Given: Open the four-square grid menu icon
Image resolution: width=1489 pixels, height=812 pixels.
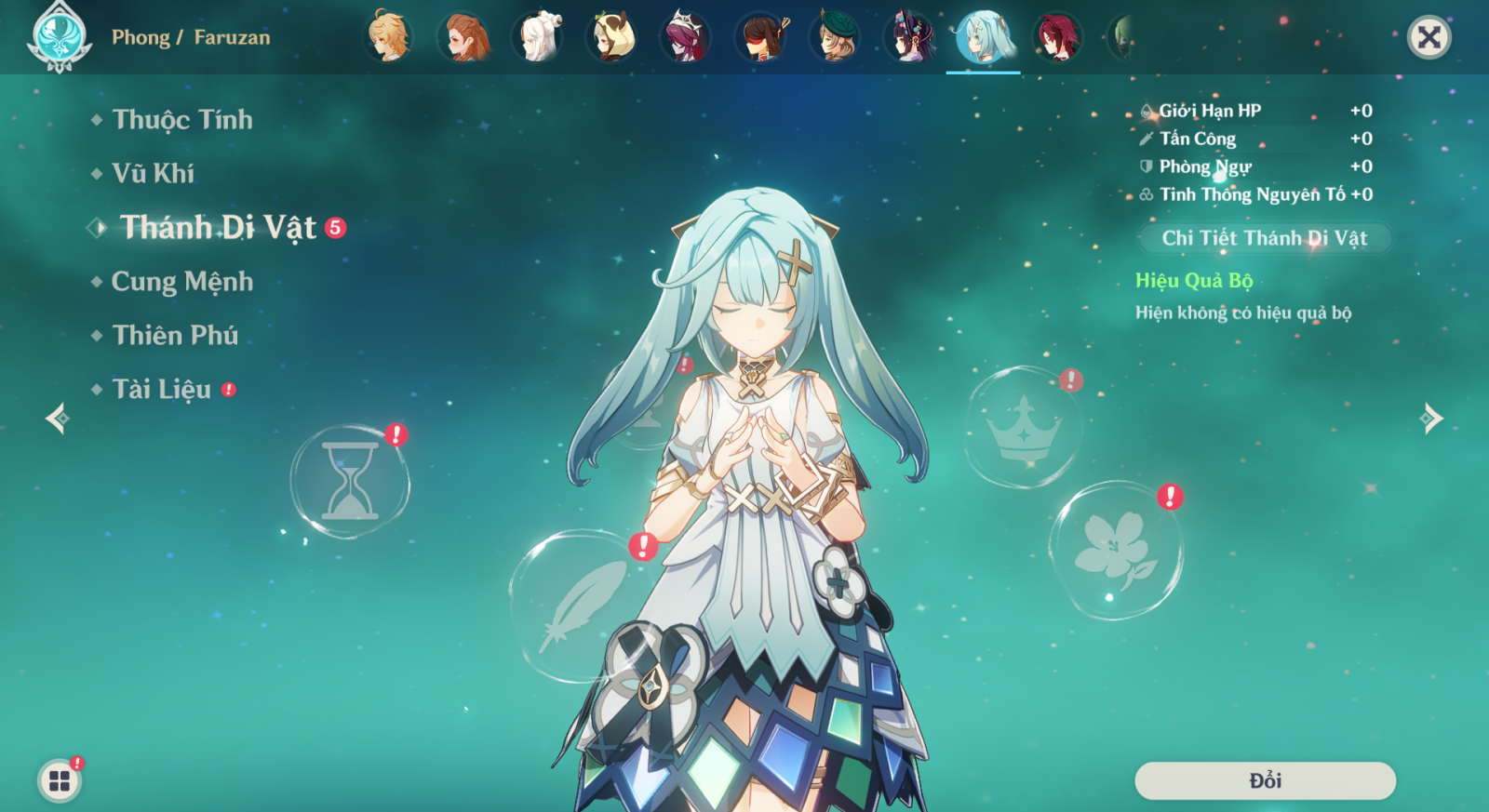Looking at the screenshot, I should point(60,780).
